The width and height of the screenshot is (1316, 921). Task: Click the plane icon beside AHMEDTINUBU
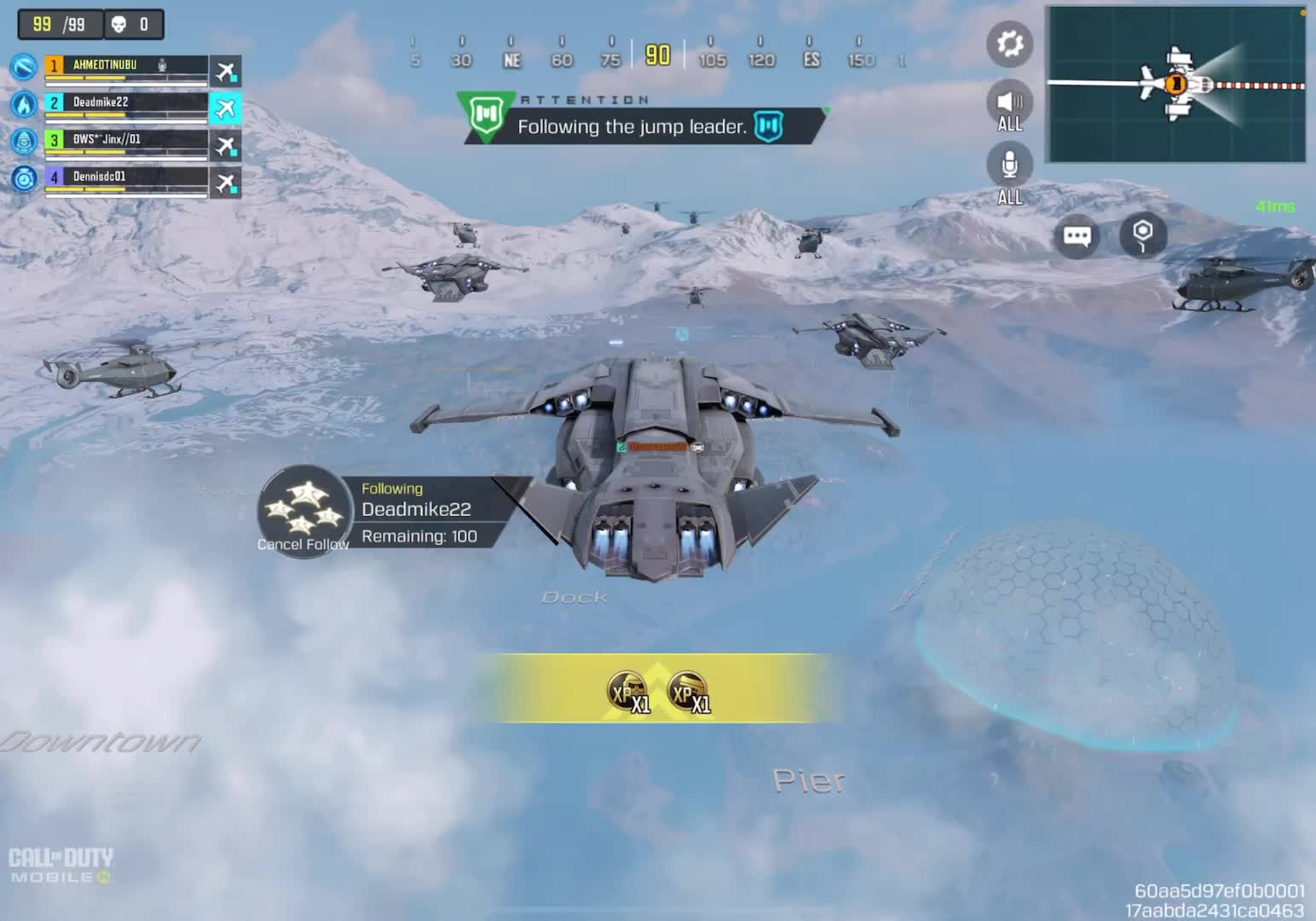(226, 71)
